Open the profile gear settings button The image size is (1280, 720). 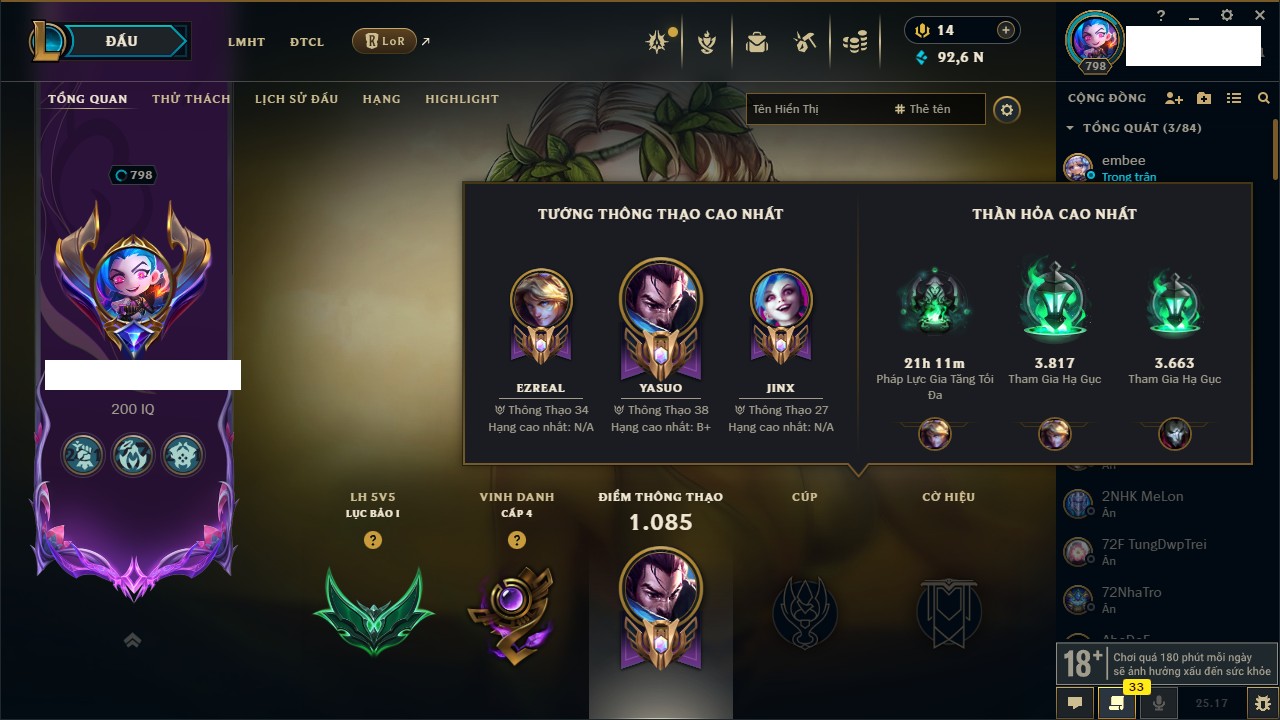pyautogui.click(x=1007, y=109)
